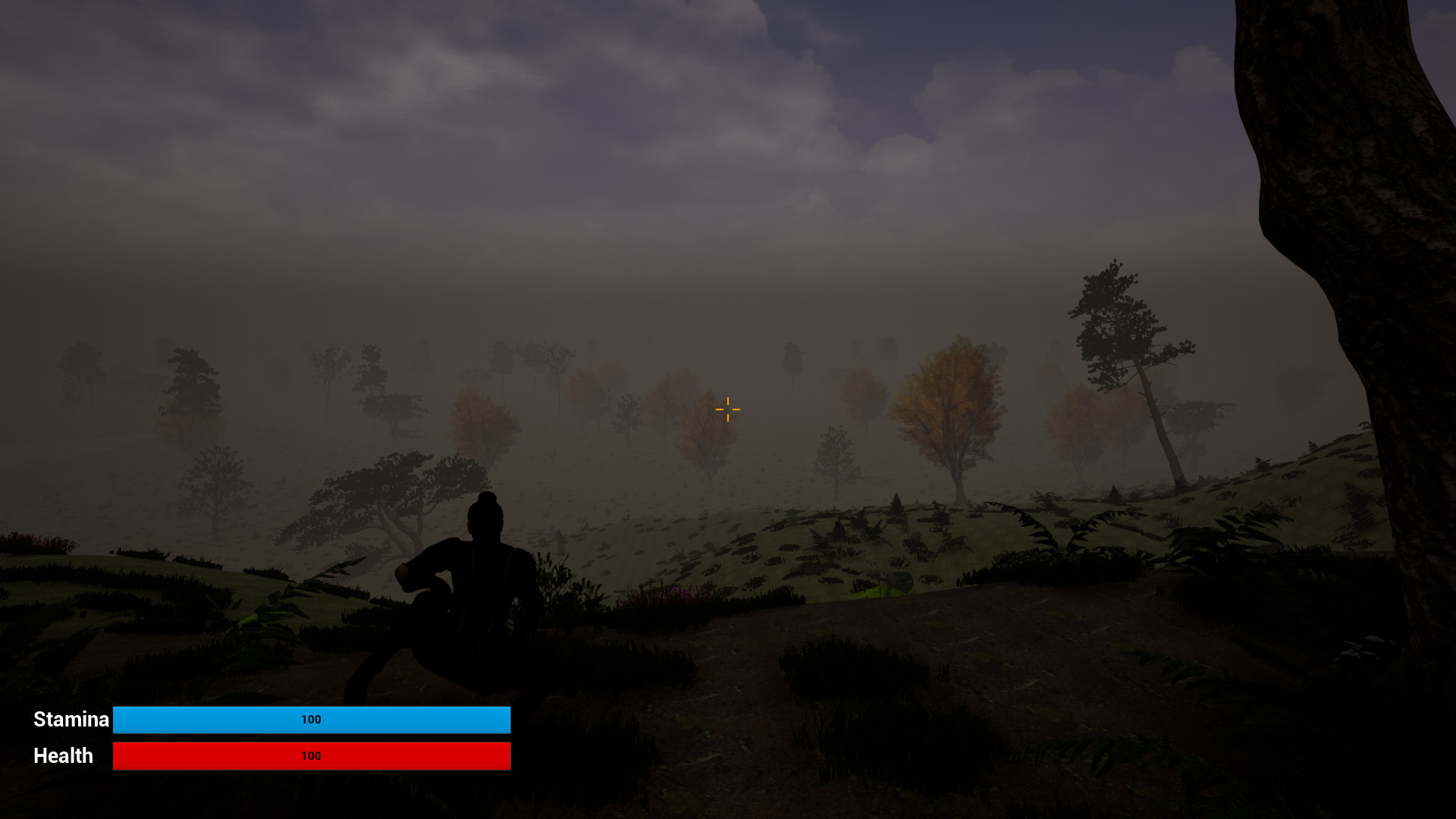
Task: Click the Stamina label text
Action: (70, 720)
